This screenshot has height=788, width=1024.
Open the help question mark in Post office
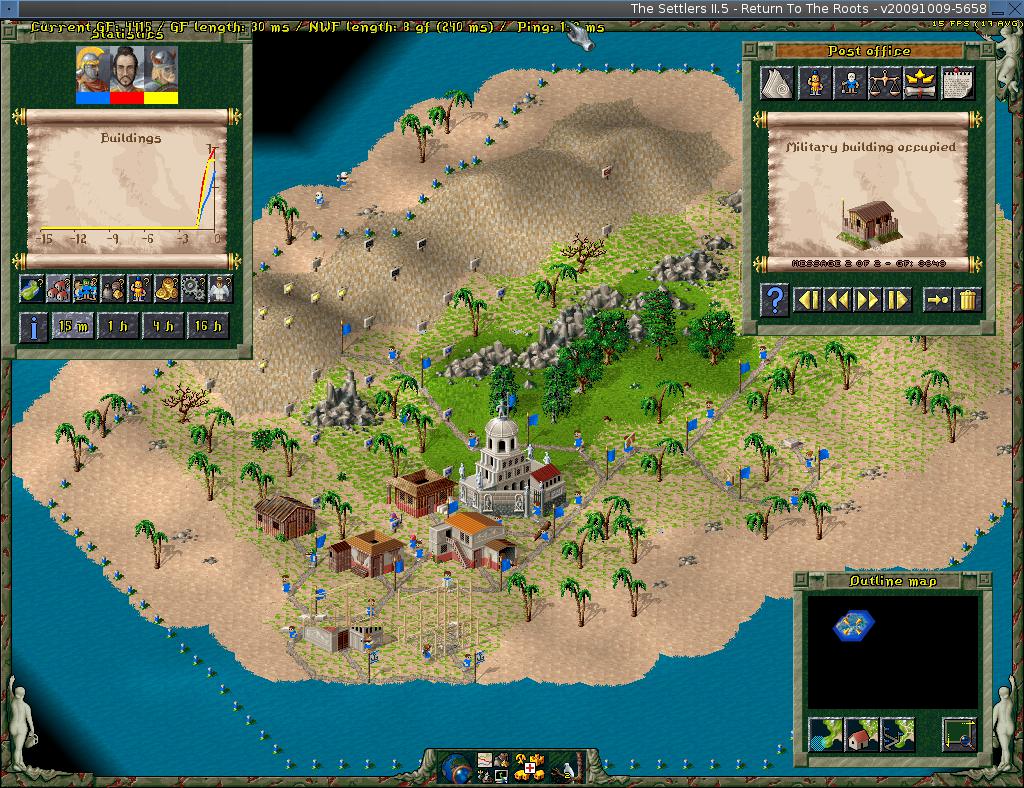775,299
